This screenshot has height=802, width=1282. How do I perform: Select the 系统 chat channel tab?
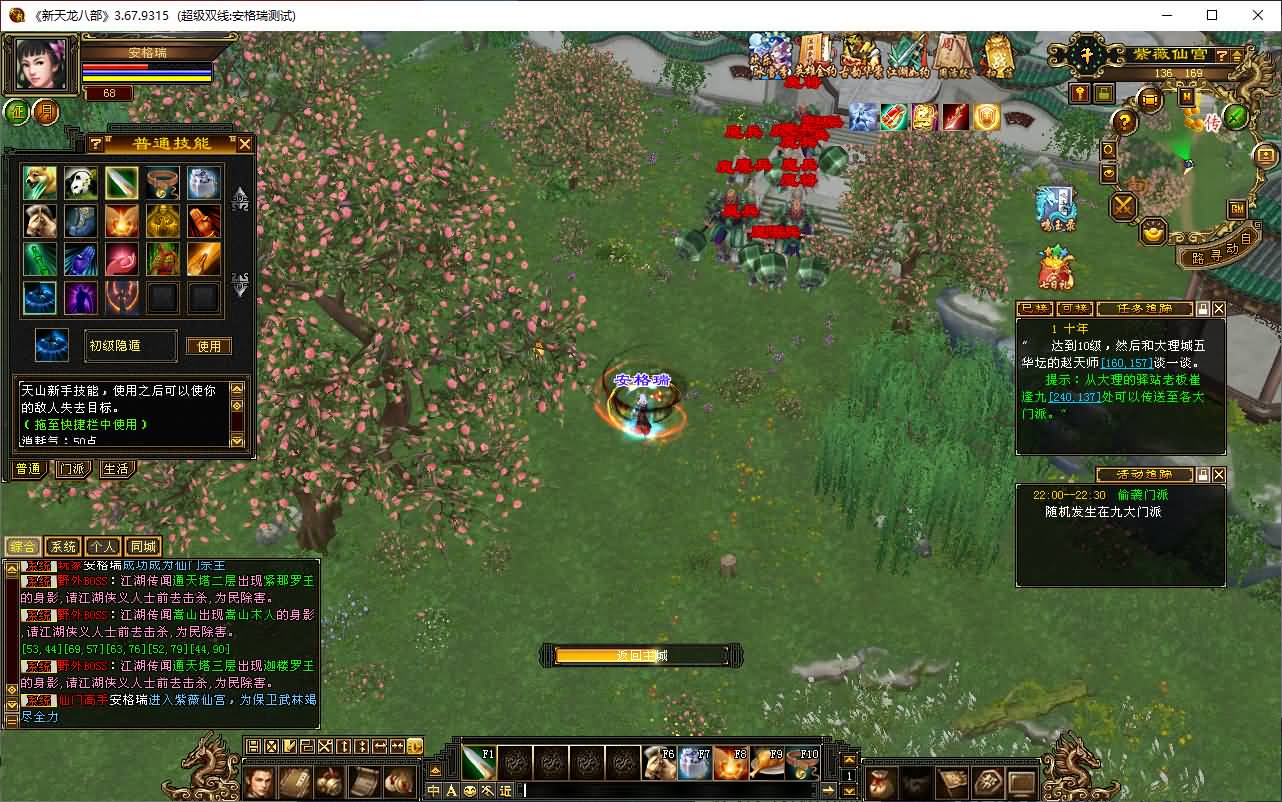coord(63,546)
